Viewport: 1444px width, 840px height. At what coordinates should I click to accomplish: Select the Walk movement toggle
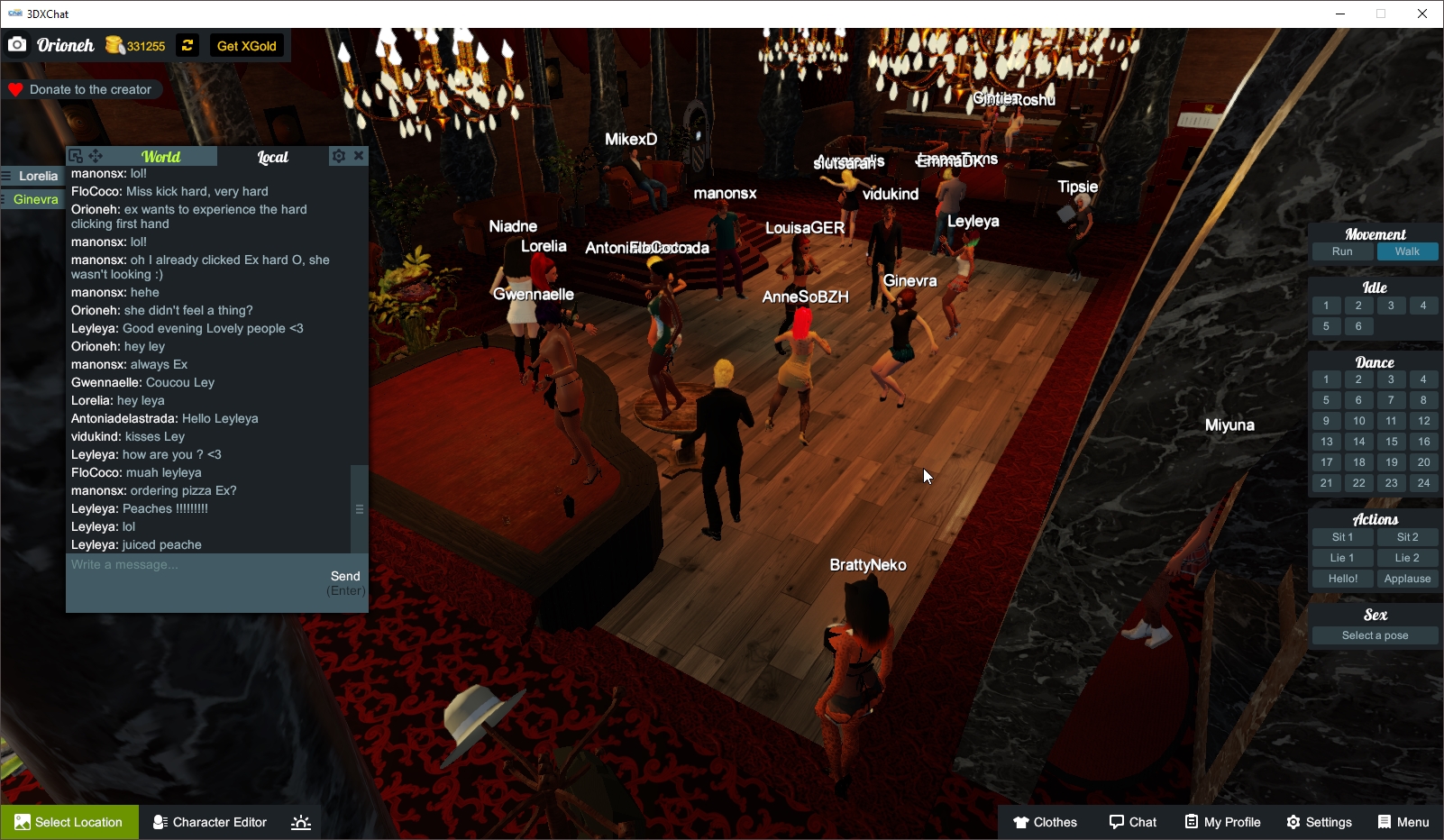[1407, 251]
